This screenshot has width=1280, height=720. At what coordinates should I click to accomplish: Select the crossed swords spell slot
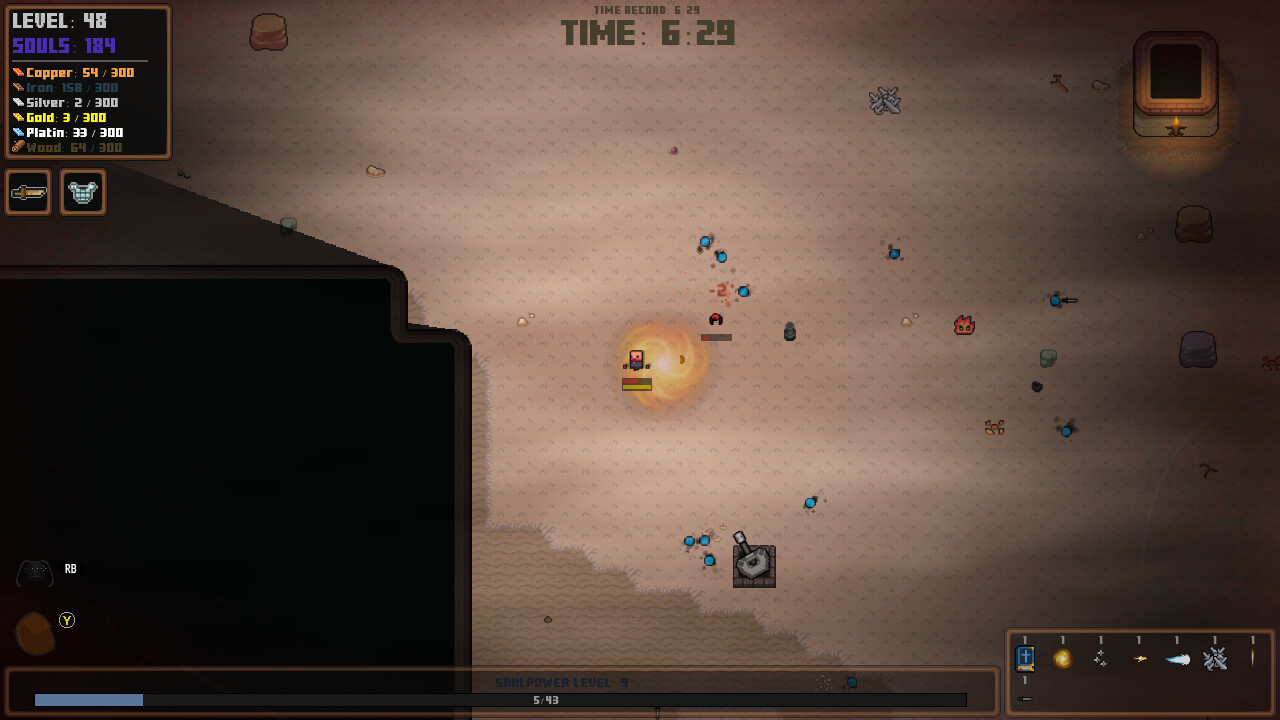(1217, 660)
